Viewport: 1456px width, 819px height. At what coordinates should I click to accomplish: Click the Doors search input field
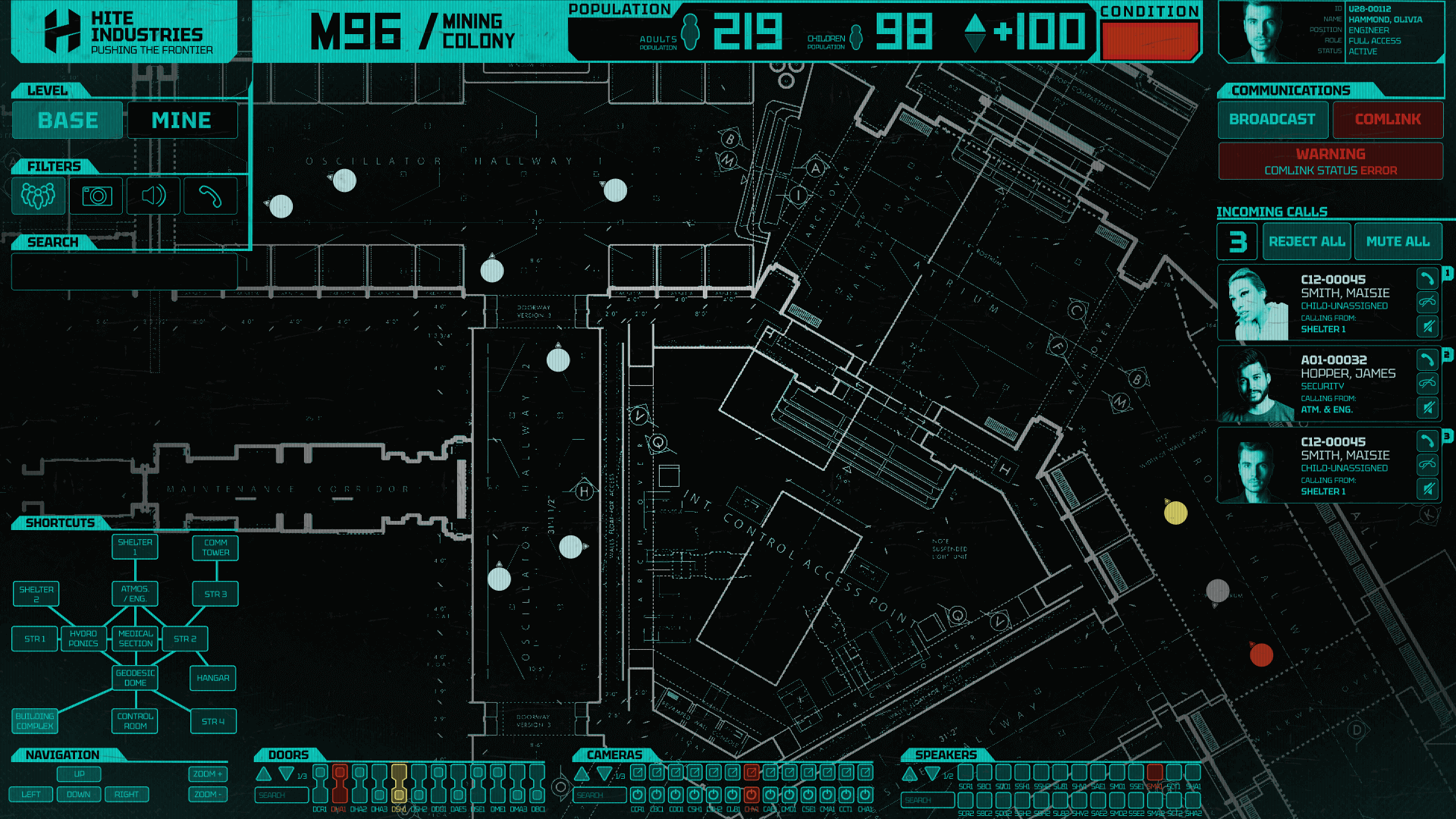coord(281,794)
